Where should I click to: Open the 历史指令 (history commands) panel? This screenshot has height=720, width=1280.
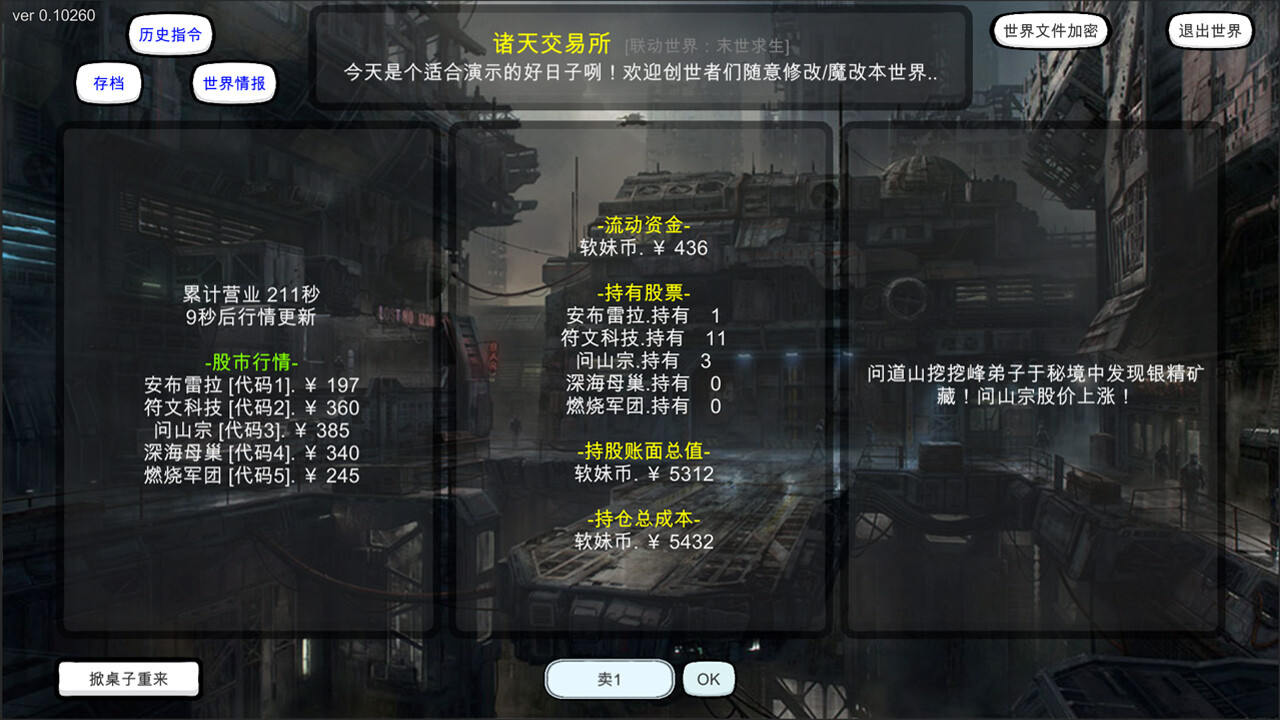tap(170, 33)
